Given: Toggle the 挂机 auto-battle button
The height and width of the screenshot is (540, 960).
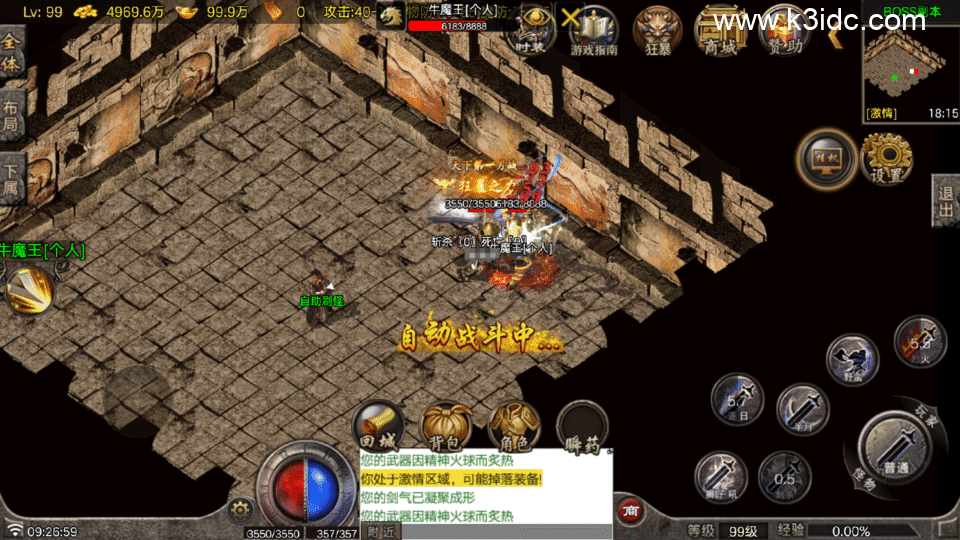Looking at the screenshot, I should tap(826, 158).
